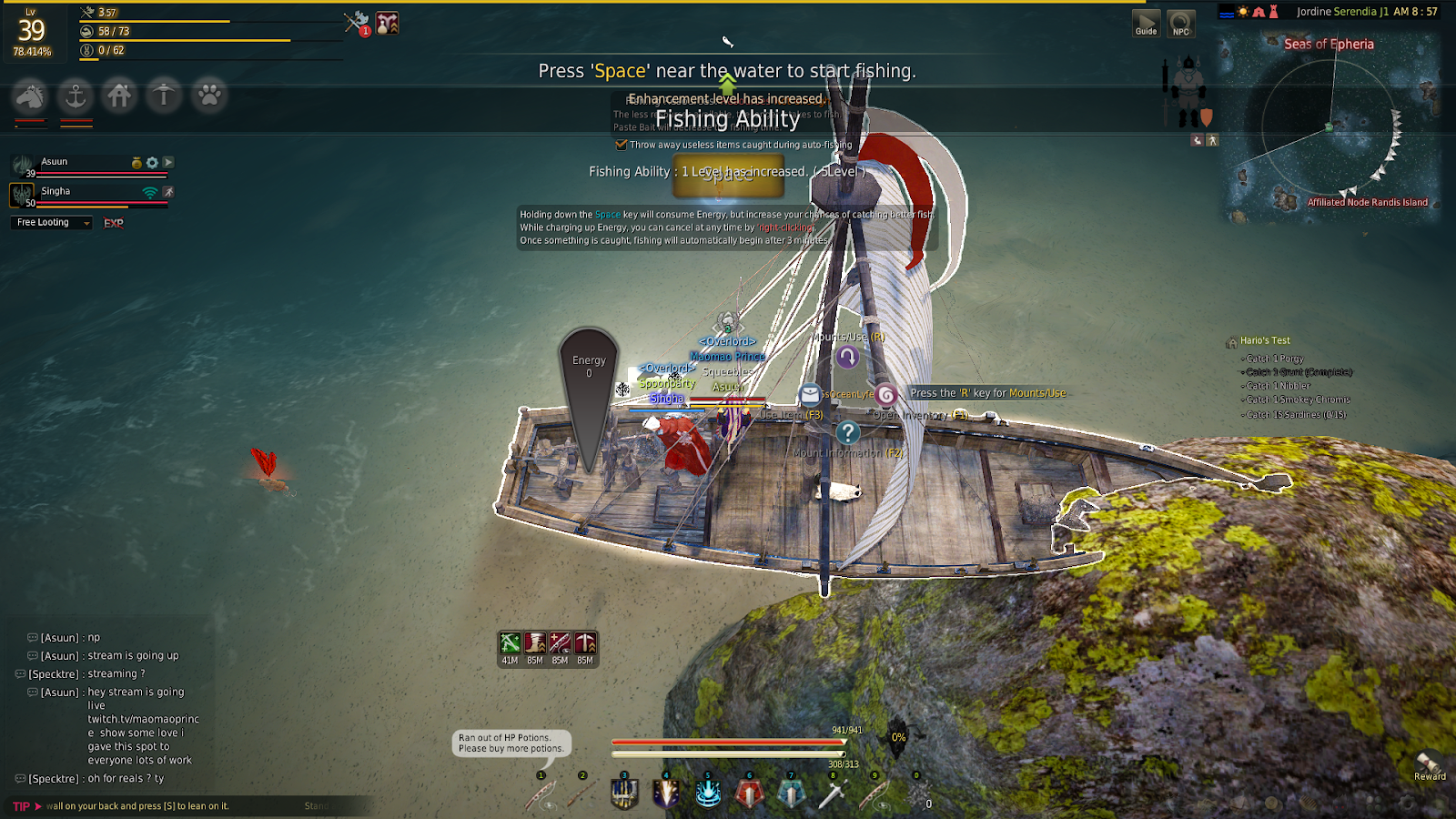
Task: Open the house residence icon
Action: [x=119, y=95]
